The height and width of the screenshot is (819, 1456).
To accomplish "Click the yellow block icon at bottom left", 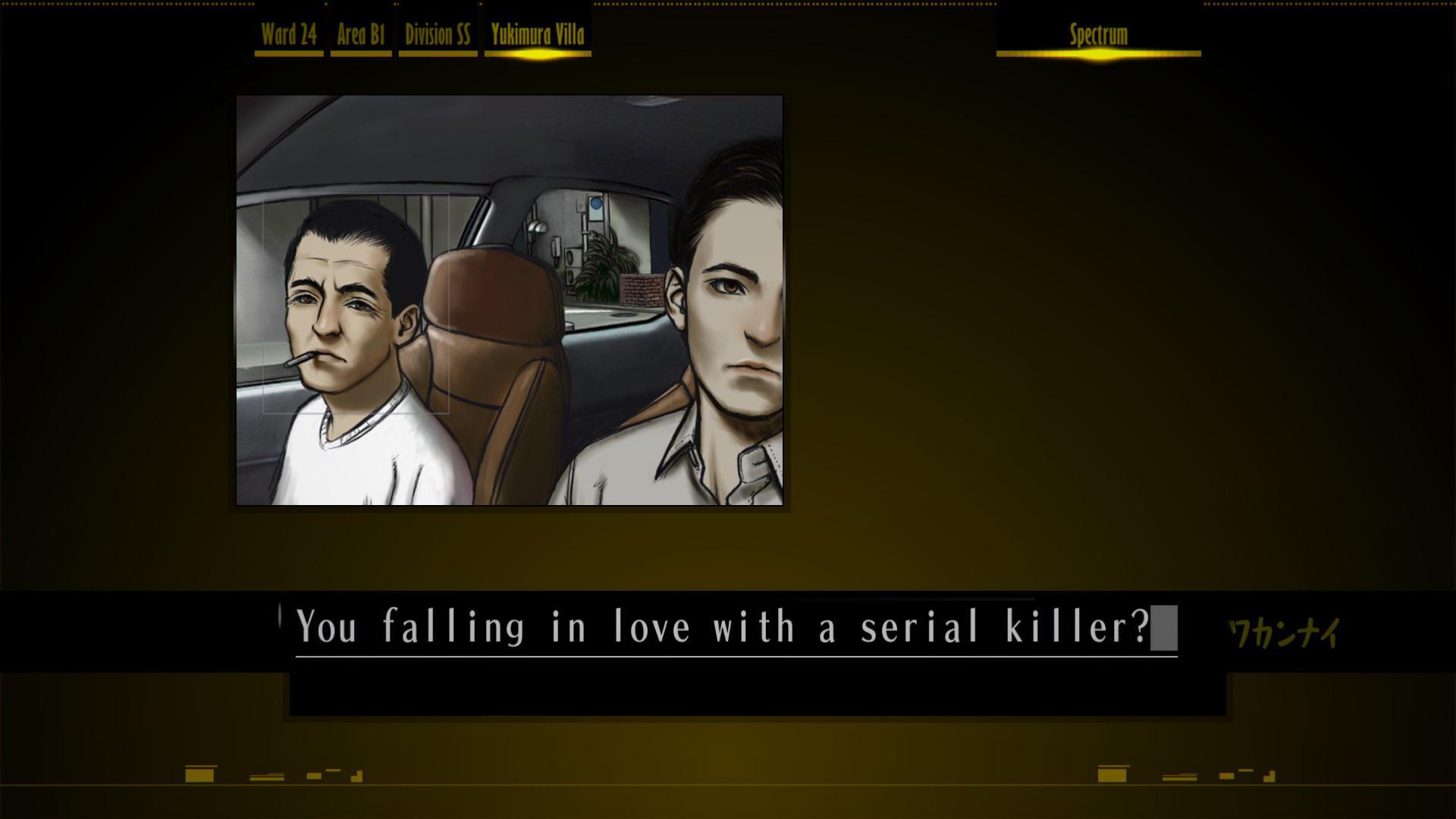I will (199, 775).
